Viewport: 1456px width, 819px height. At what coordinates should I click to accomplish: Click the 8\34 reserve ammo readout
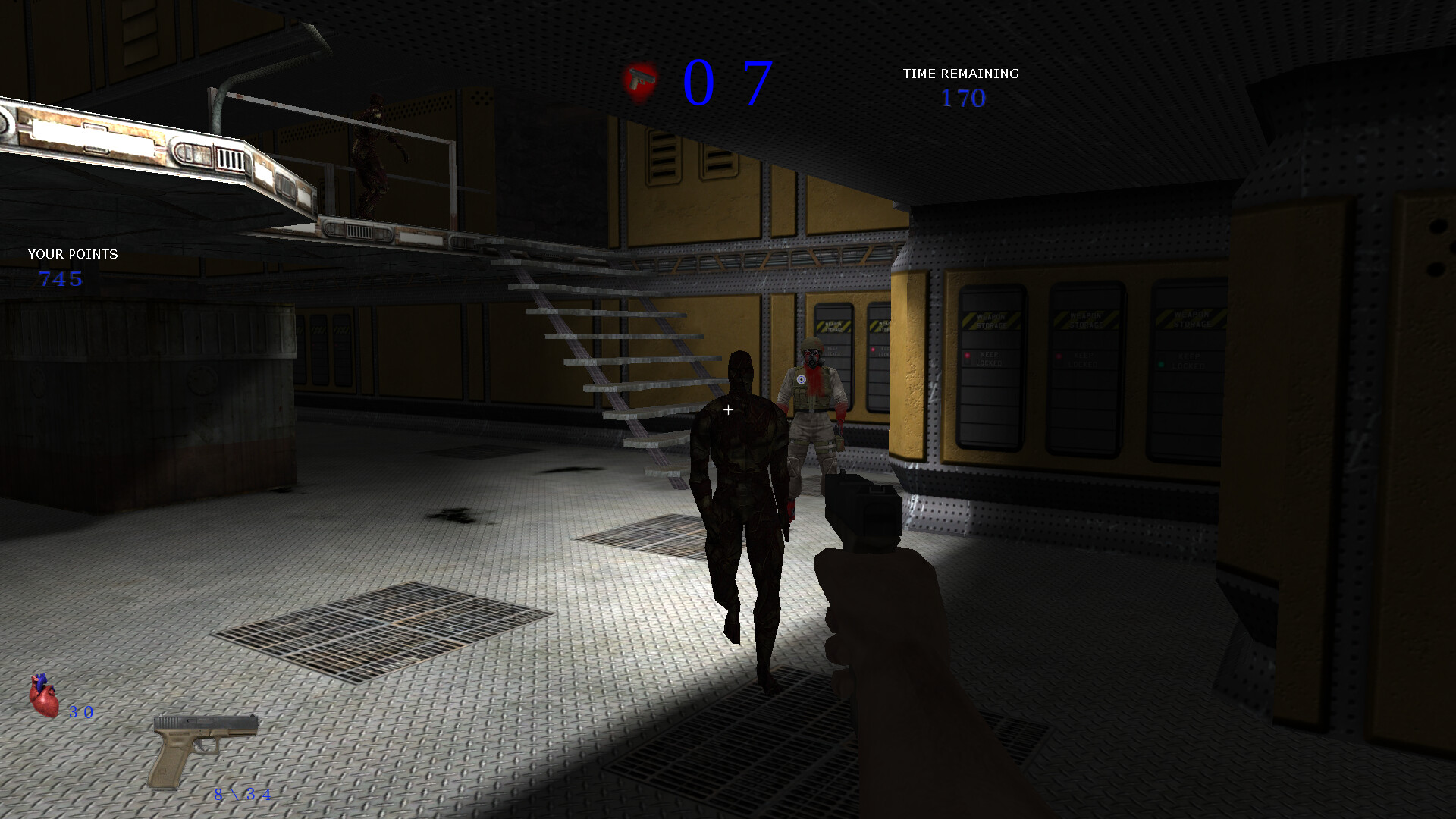pos(241,796)
